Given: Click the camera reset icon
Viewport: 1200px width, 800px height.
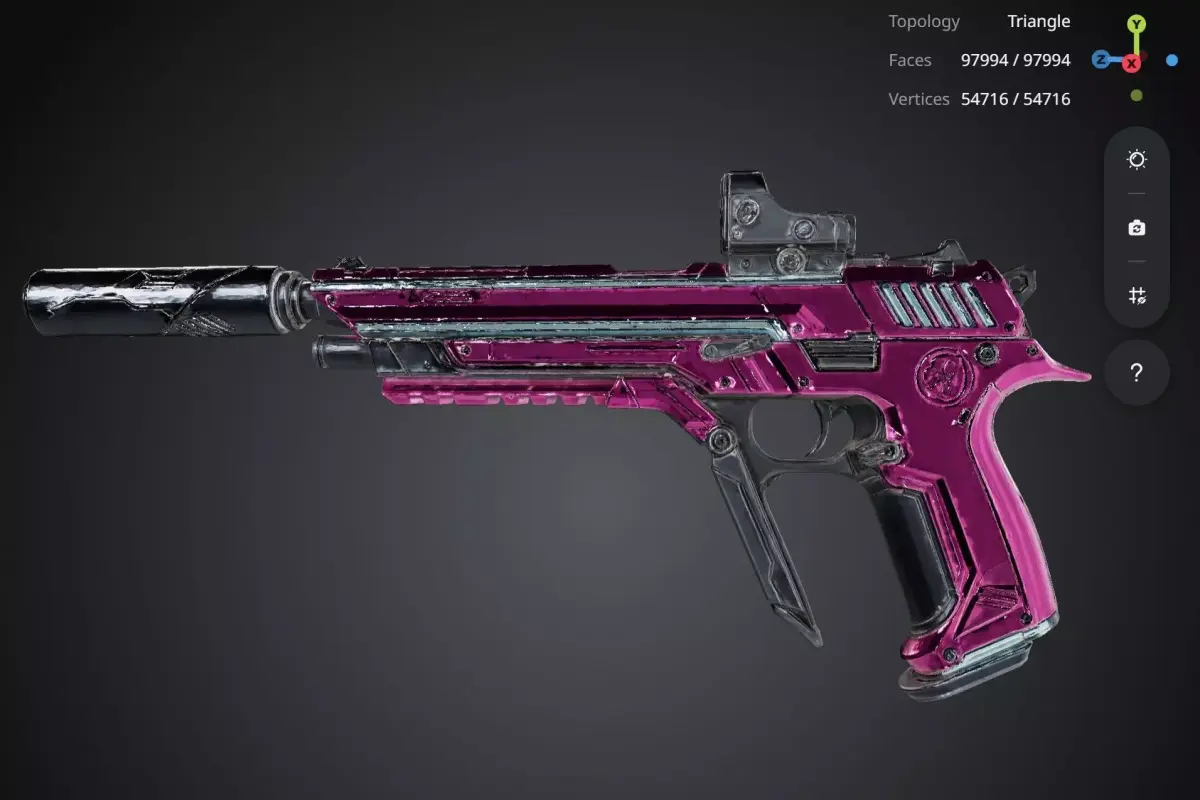Looking at the screenshot, I should pyautogui.click(x=1137, y=228).
